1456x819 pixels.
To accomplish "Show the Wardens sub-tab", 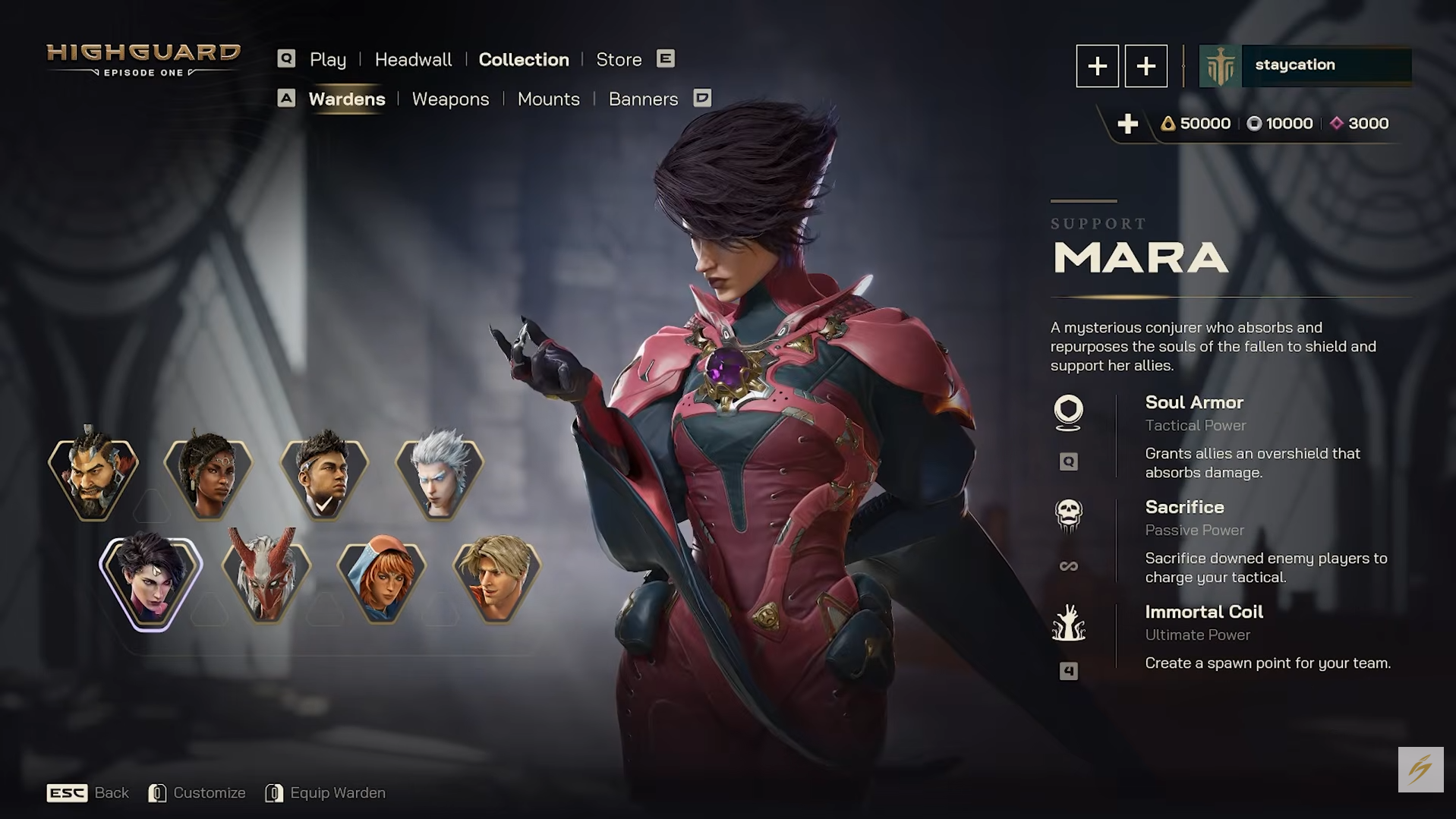I will tap(346, 99).
